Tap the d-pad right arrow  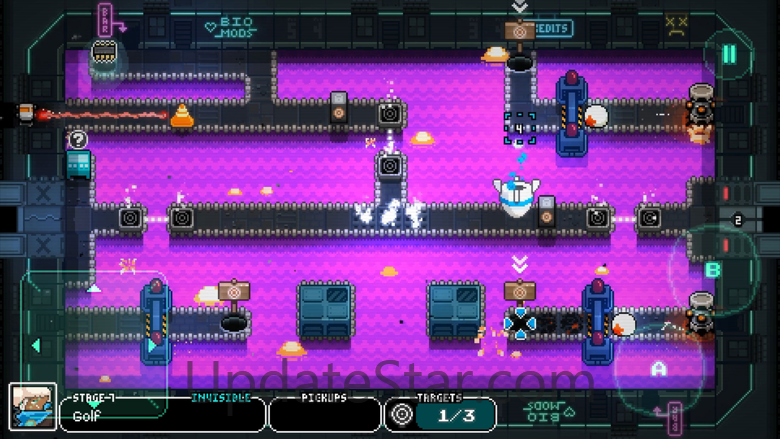152,346
